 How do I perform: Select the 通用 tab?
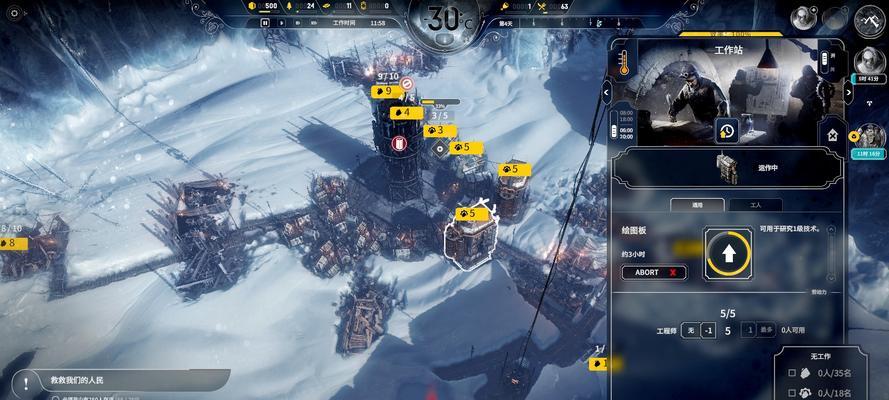[697, 205]
